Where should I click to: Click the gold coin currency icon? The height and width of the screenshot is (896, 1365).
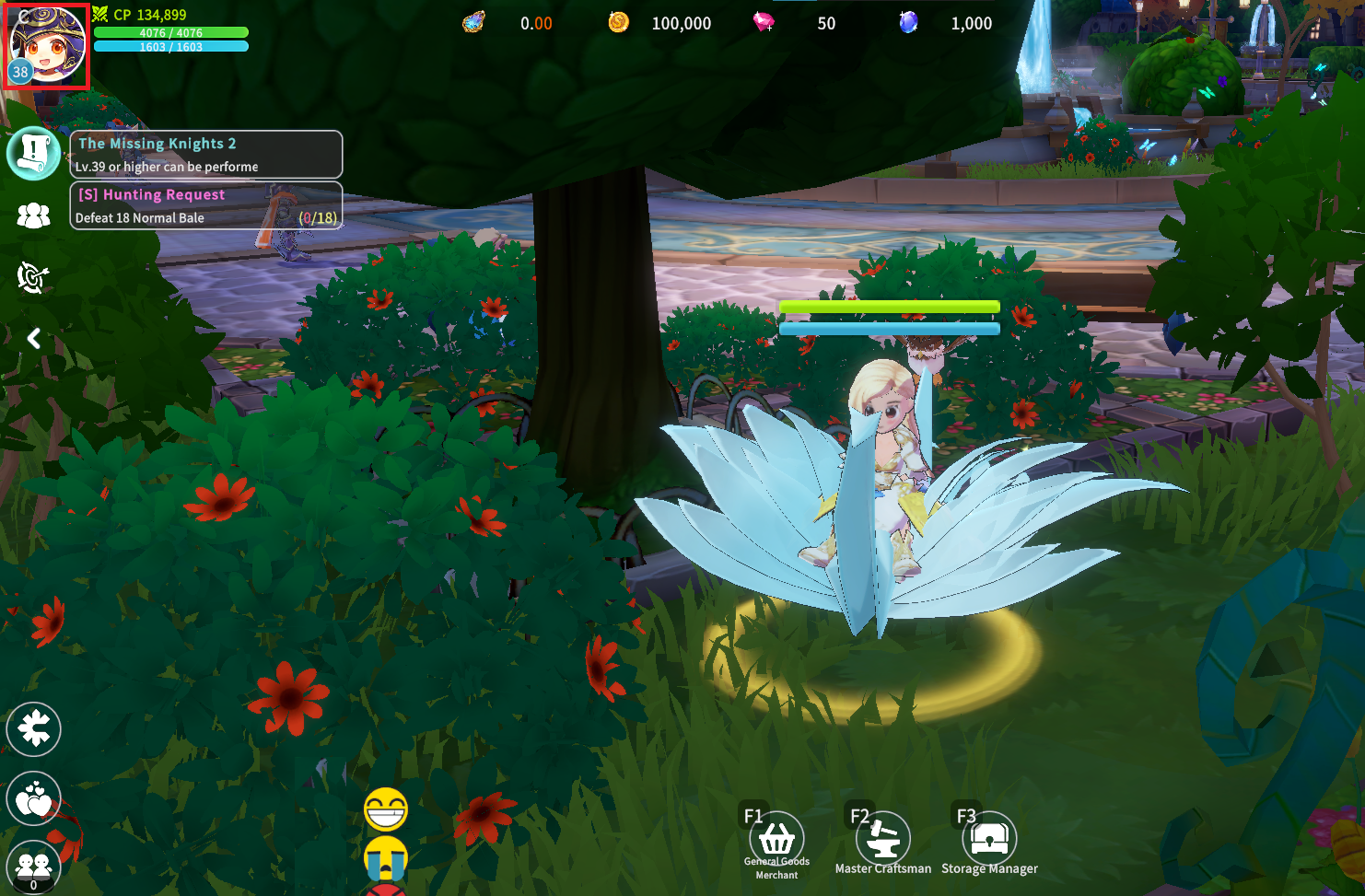[619, 22]
